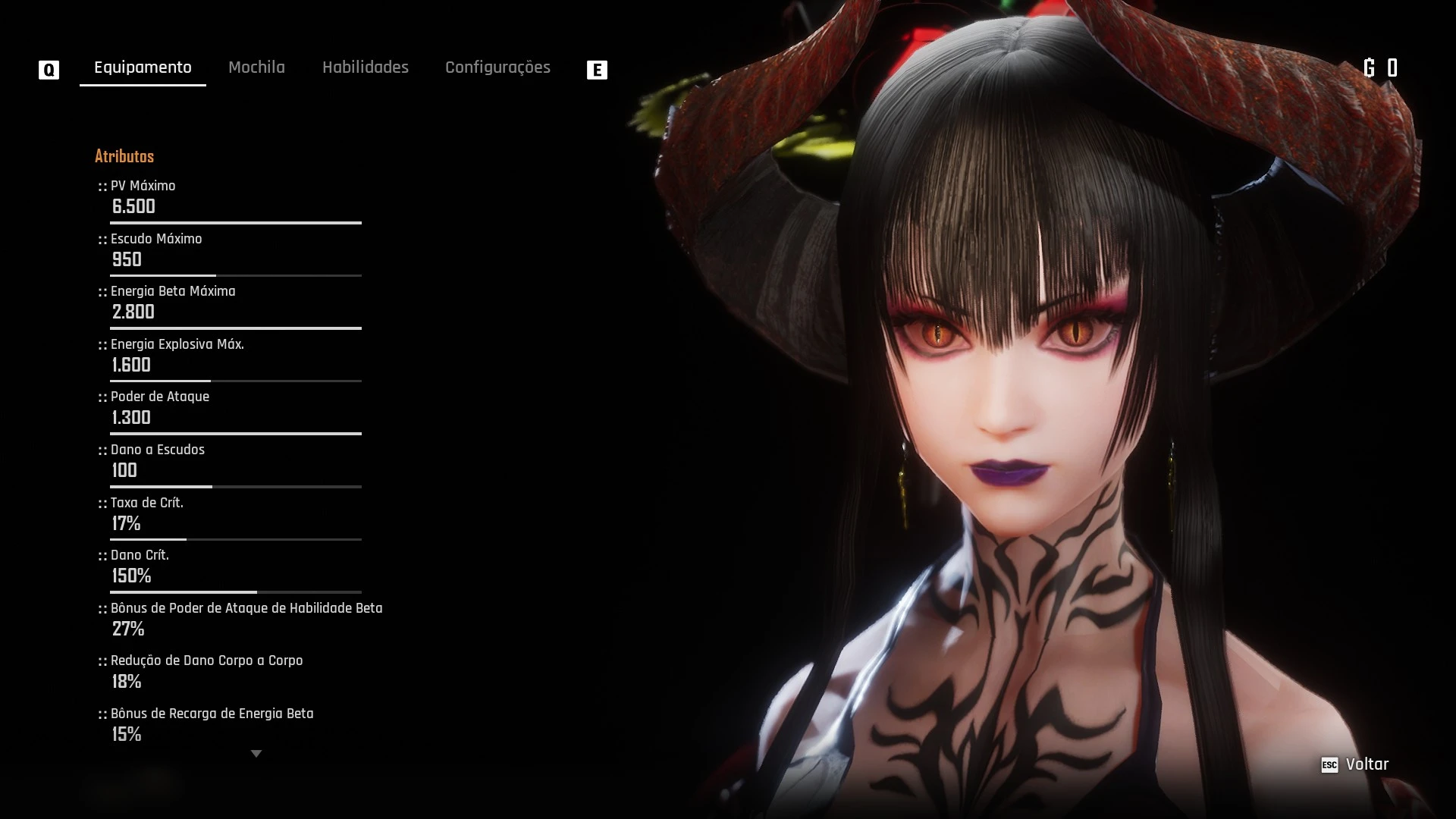The image size is (1456, 819).
Task: Expand more attributes with the down arrow
Action: pos(256,753)
